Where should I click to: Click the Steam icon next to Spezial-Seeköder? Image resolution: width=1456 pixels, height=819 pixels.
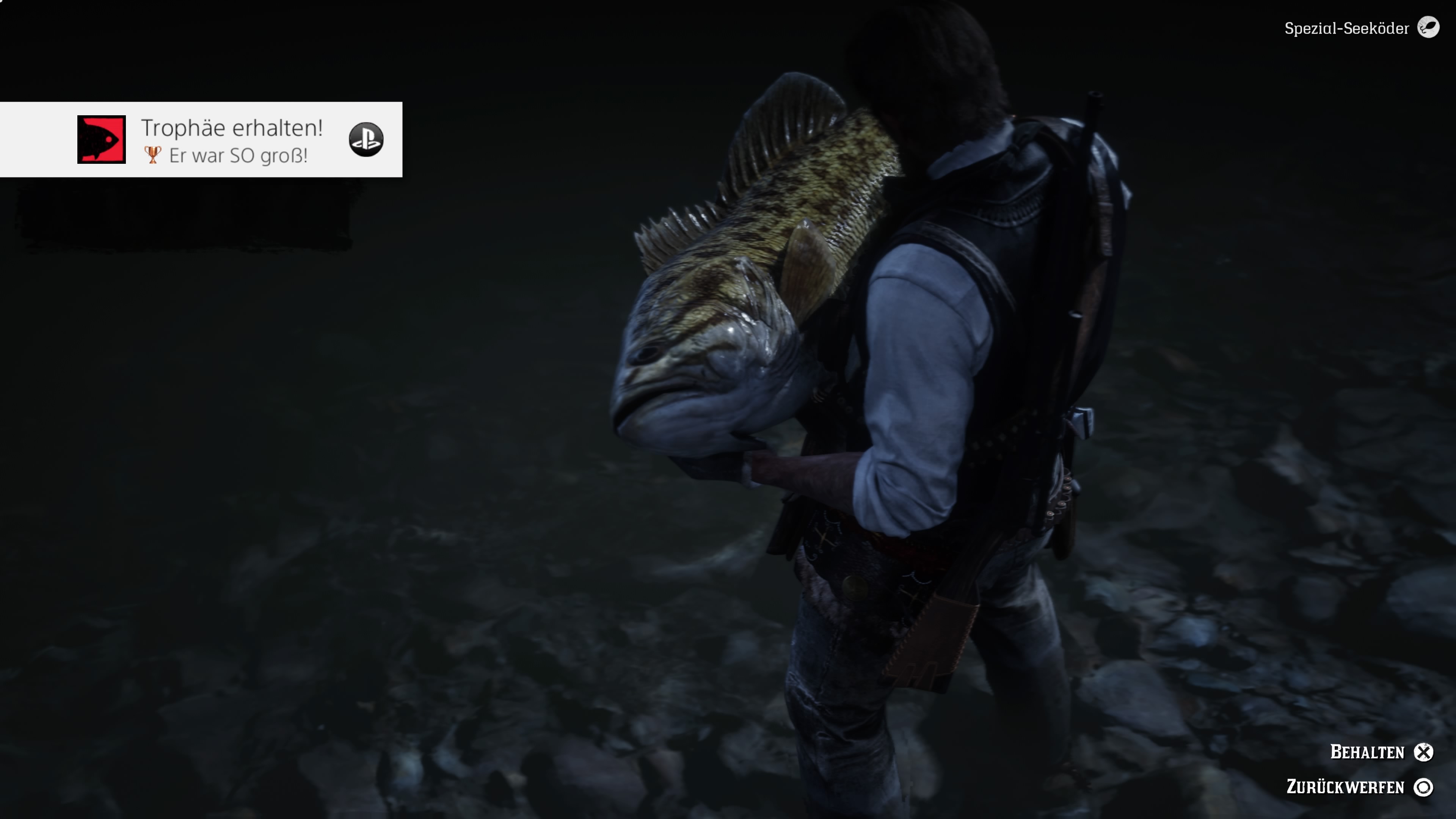1429,28
